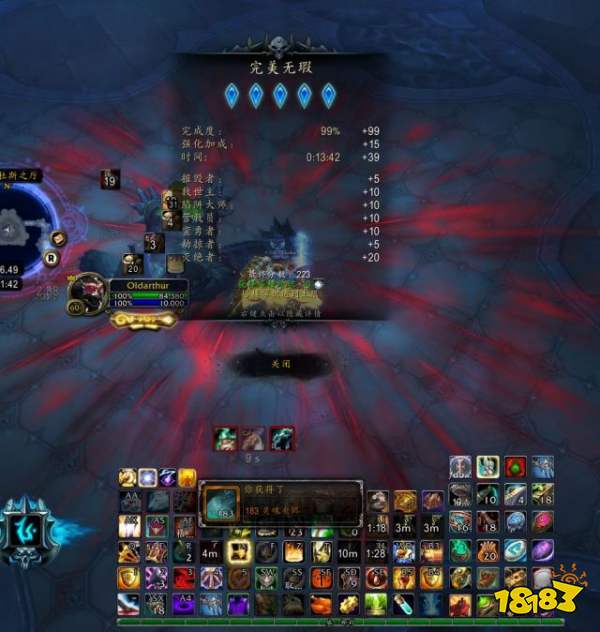Select the anima power icon numbered 3
This screenshot has height=632, width=600.
tap(153, 241)
